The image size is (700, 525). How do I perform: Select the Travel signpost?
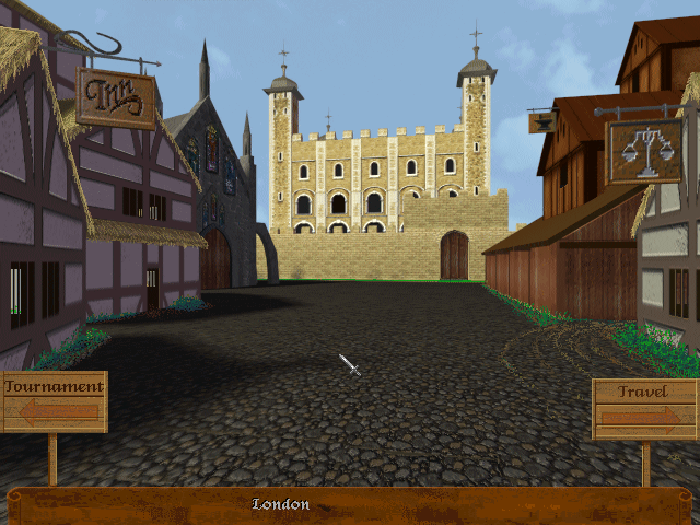[x=643, y=407]
